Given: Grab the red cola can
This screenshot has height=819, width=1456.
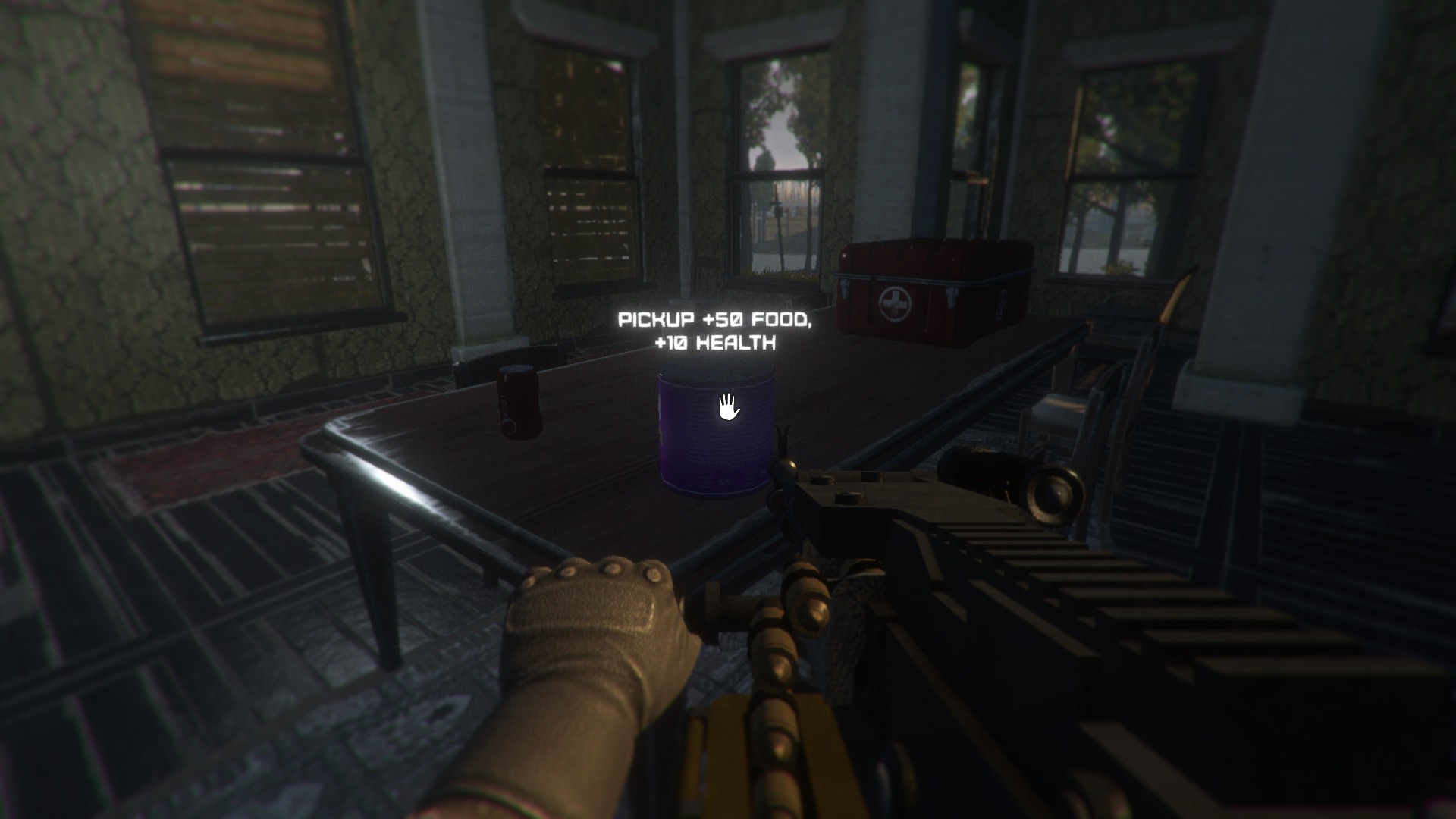Looking at the screenshot, I should click(x=516, y=402).
